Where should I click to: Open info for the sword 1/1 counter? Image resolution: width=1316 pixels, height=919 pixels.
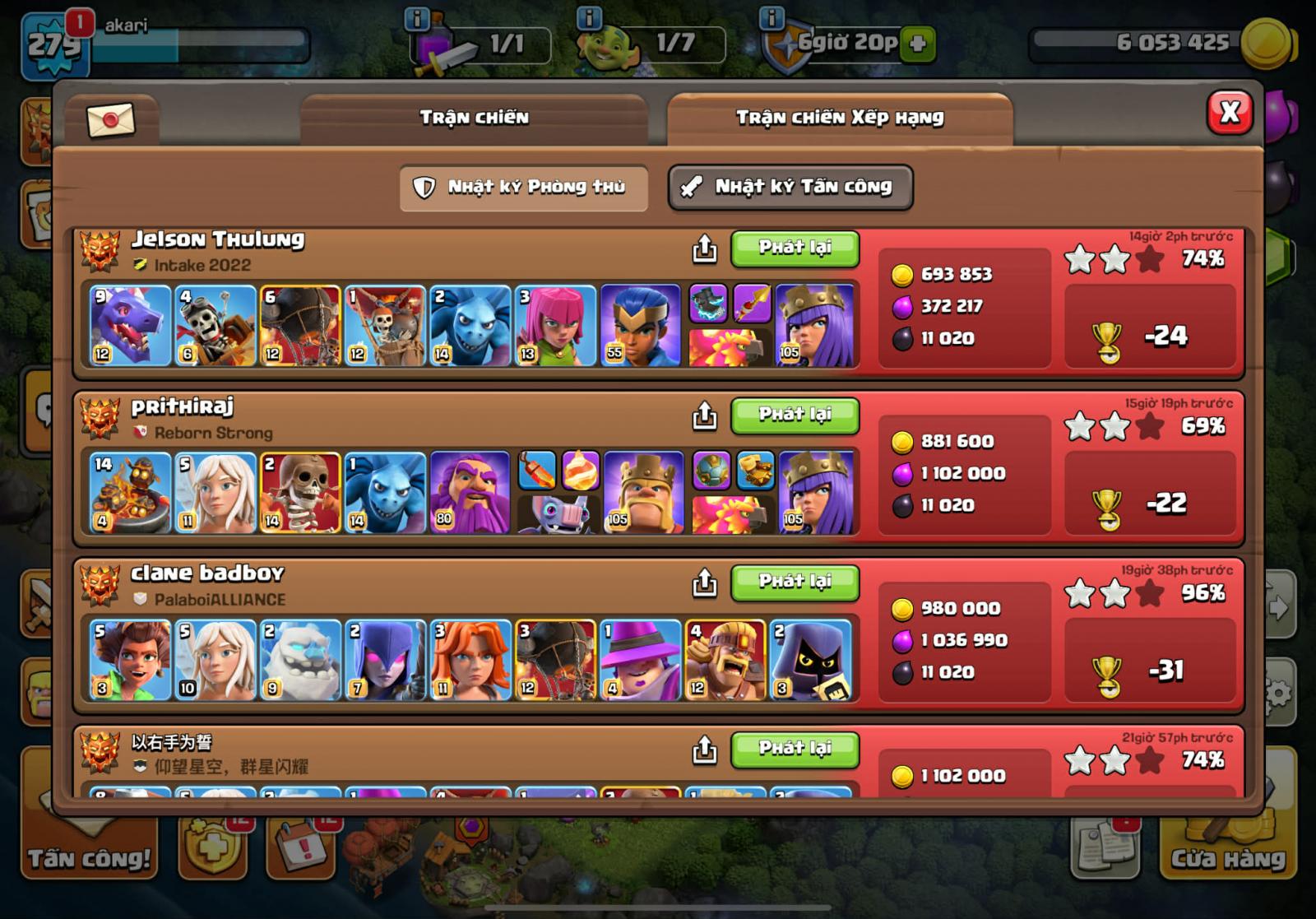point(418,18)
